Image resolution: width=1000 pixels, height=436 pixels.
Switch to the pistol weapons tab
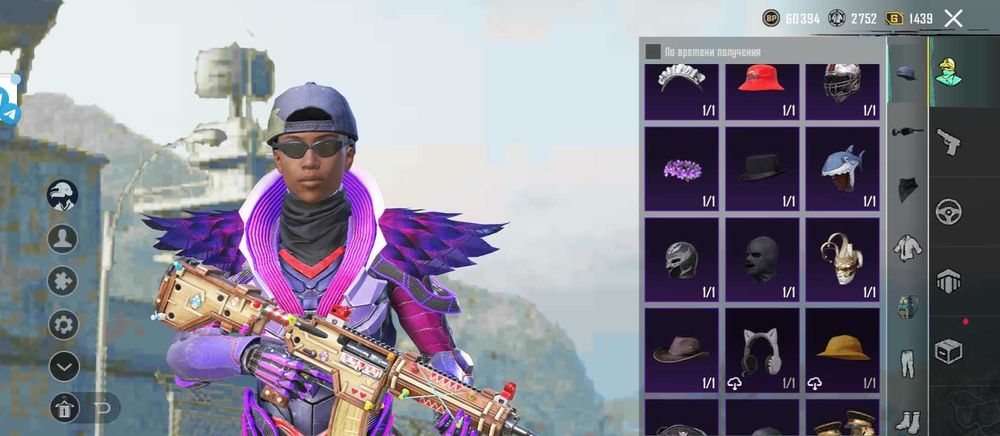[x=948, y=142]
